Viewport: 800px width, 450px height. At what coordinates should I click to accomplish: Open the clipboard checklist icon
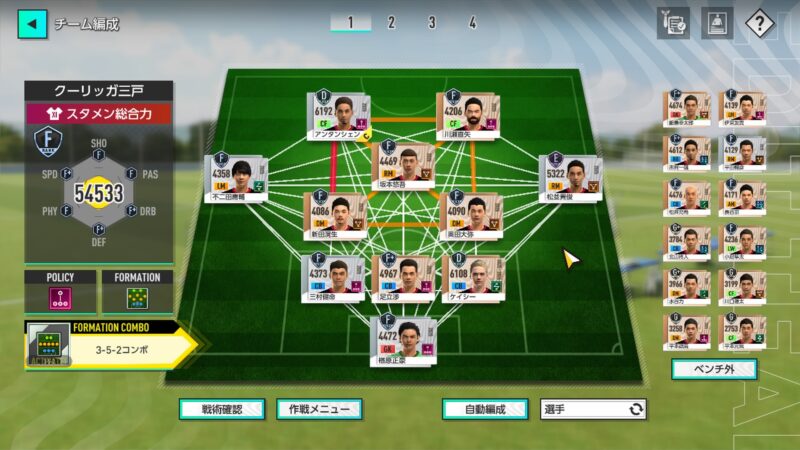(673, 23)
